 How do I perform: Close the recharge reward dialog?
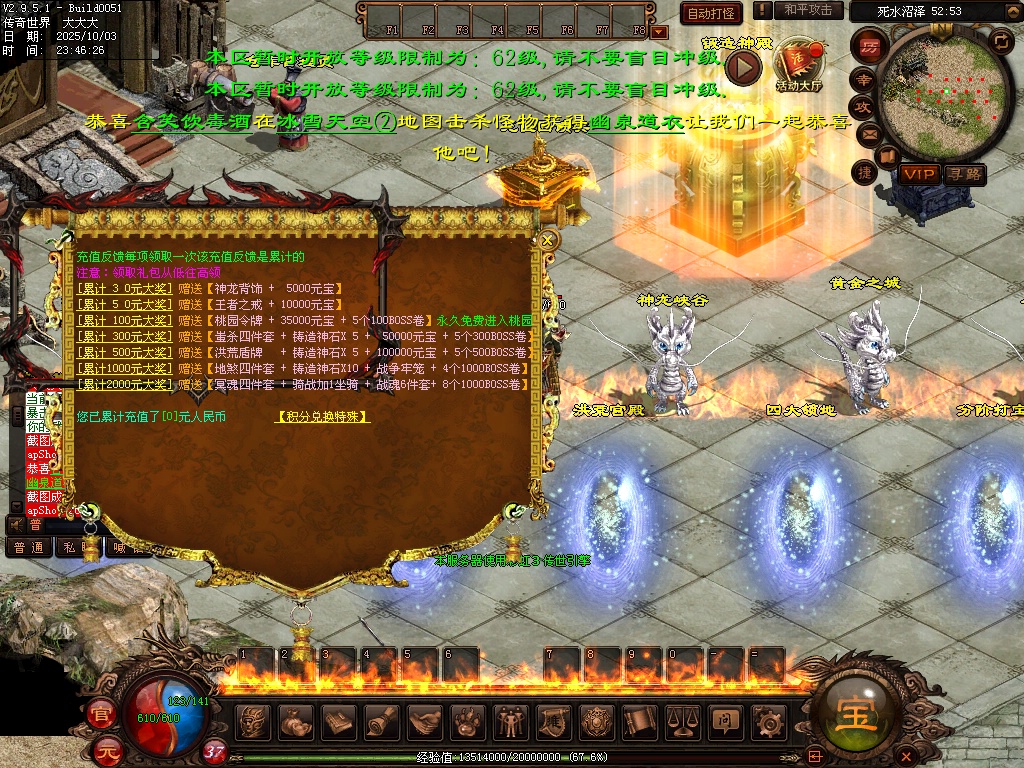coord(547,240)
